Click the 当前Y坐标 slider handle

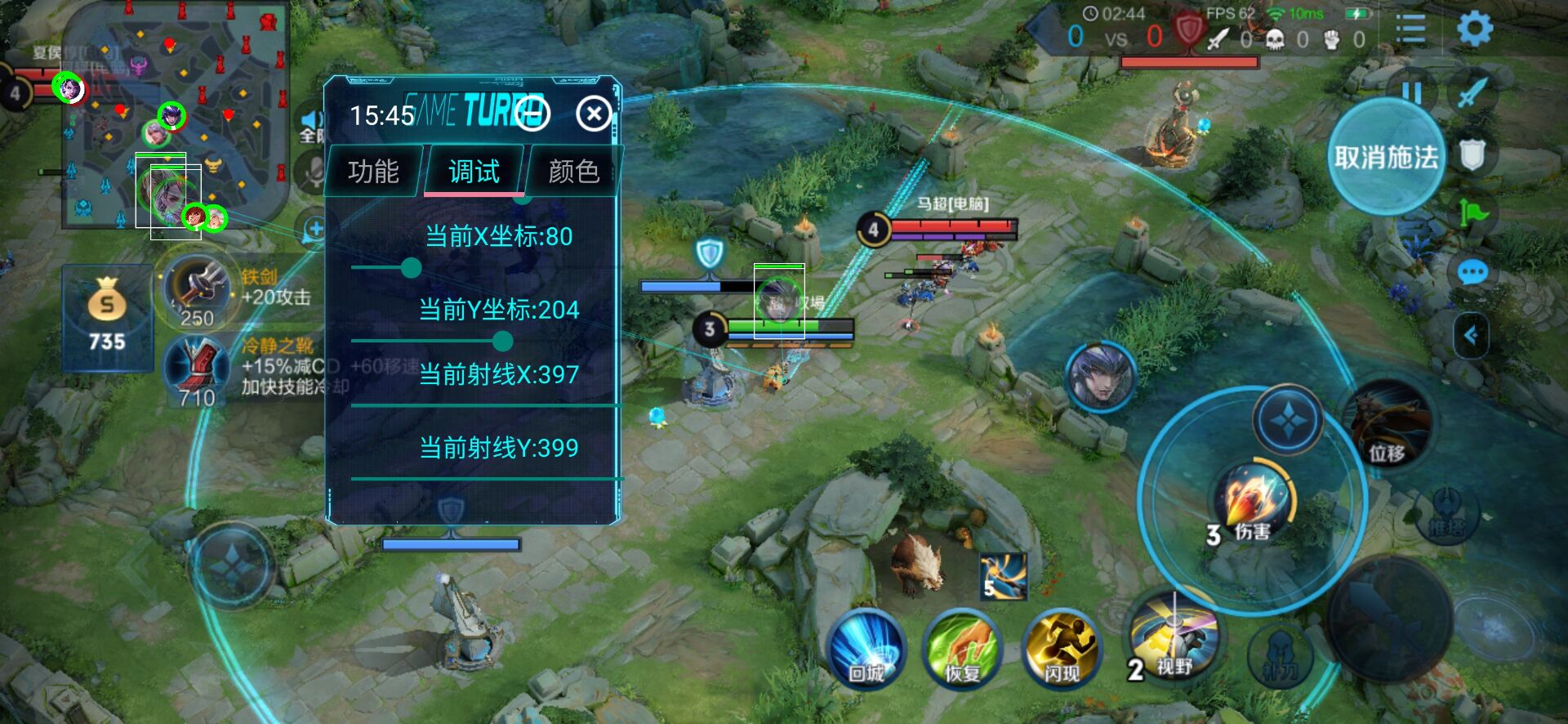[x=503, y=341]
